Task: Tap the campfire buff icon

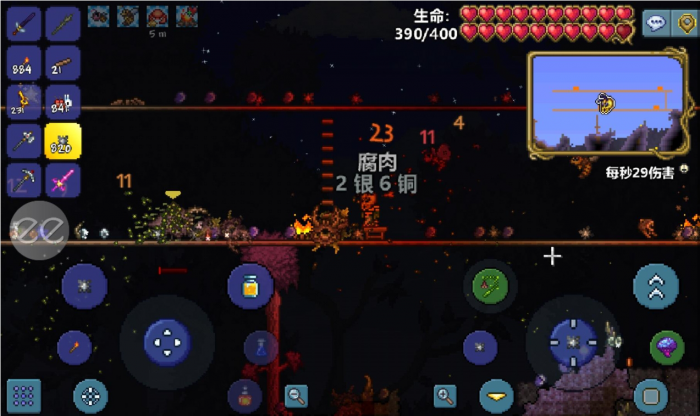Action: [x=186, y=15]
